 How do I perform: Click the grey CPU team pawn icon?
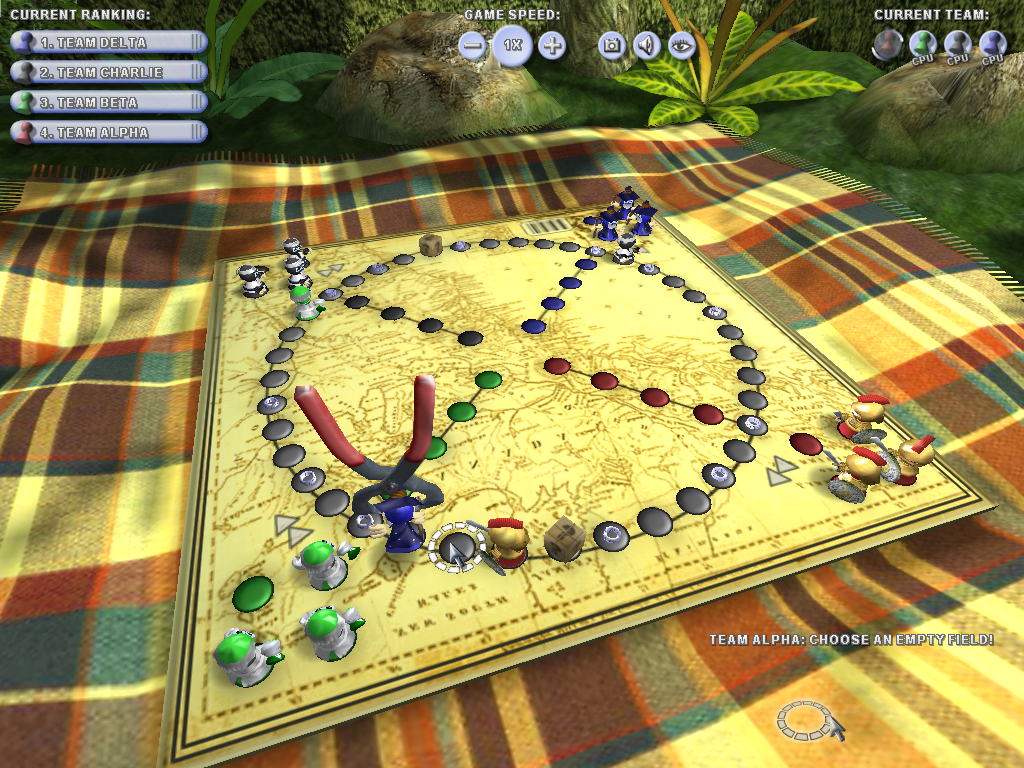tap(958, 44)
